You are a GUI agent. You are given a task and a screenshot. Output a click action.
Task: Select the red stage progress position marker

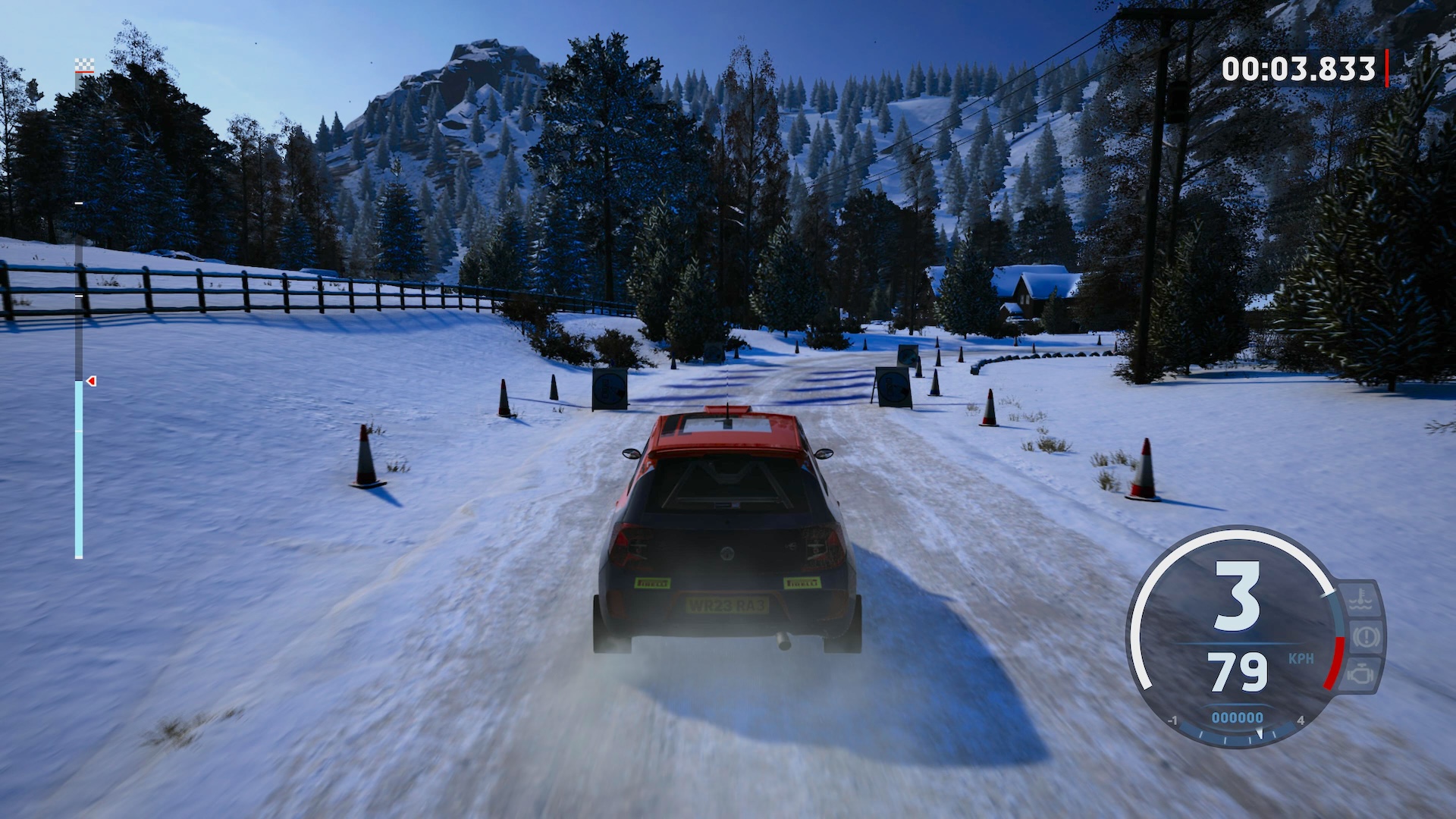coord(91,381)
